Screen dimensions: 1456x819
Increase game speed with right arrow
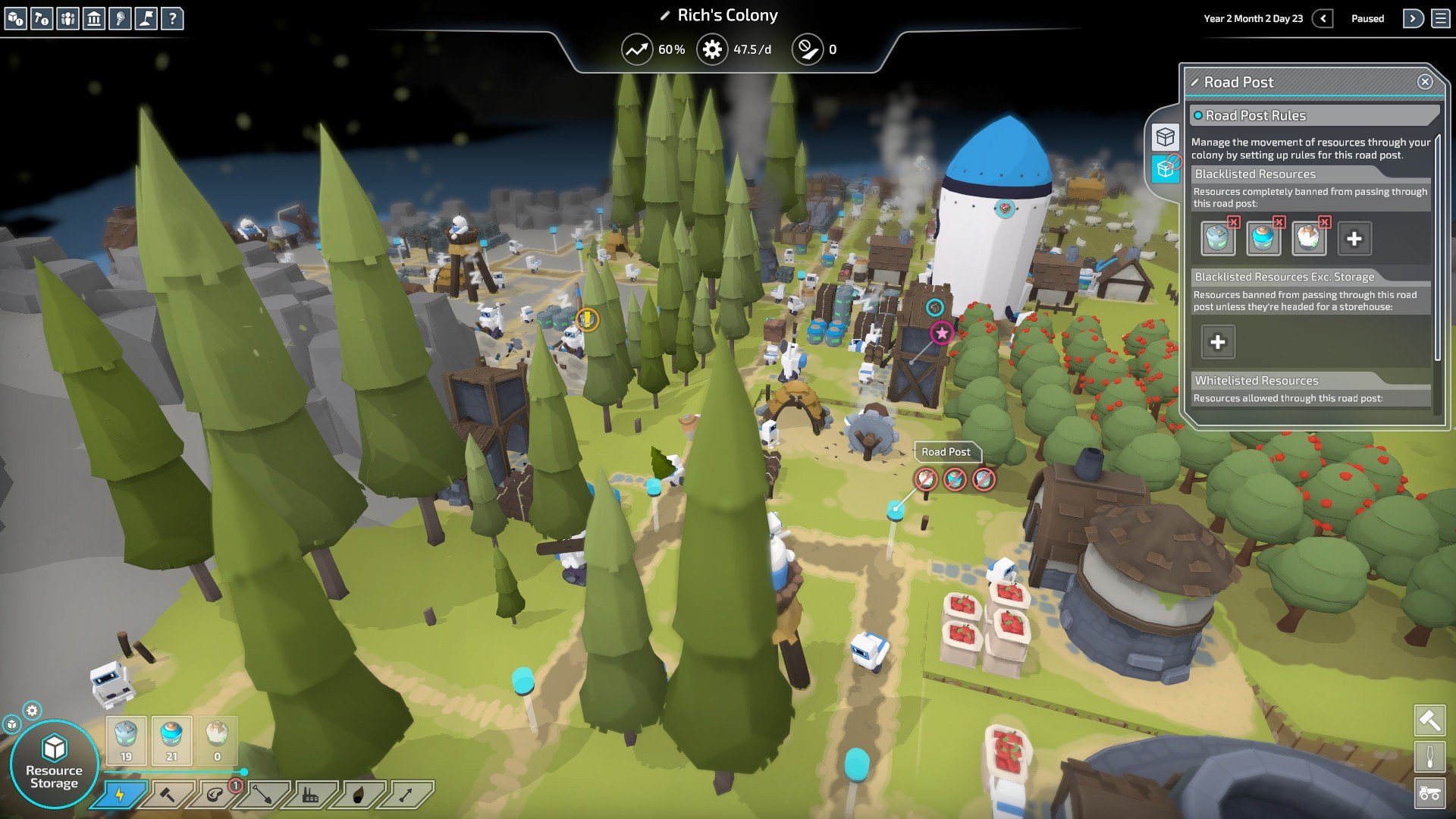pos(1413,18)
